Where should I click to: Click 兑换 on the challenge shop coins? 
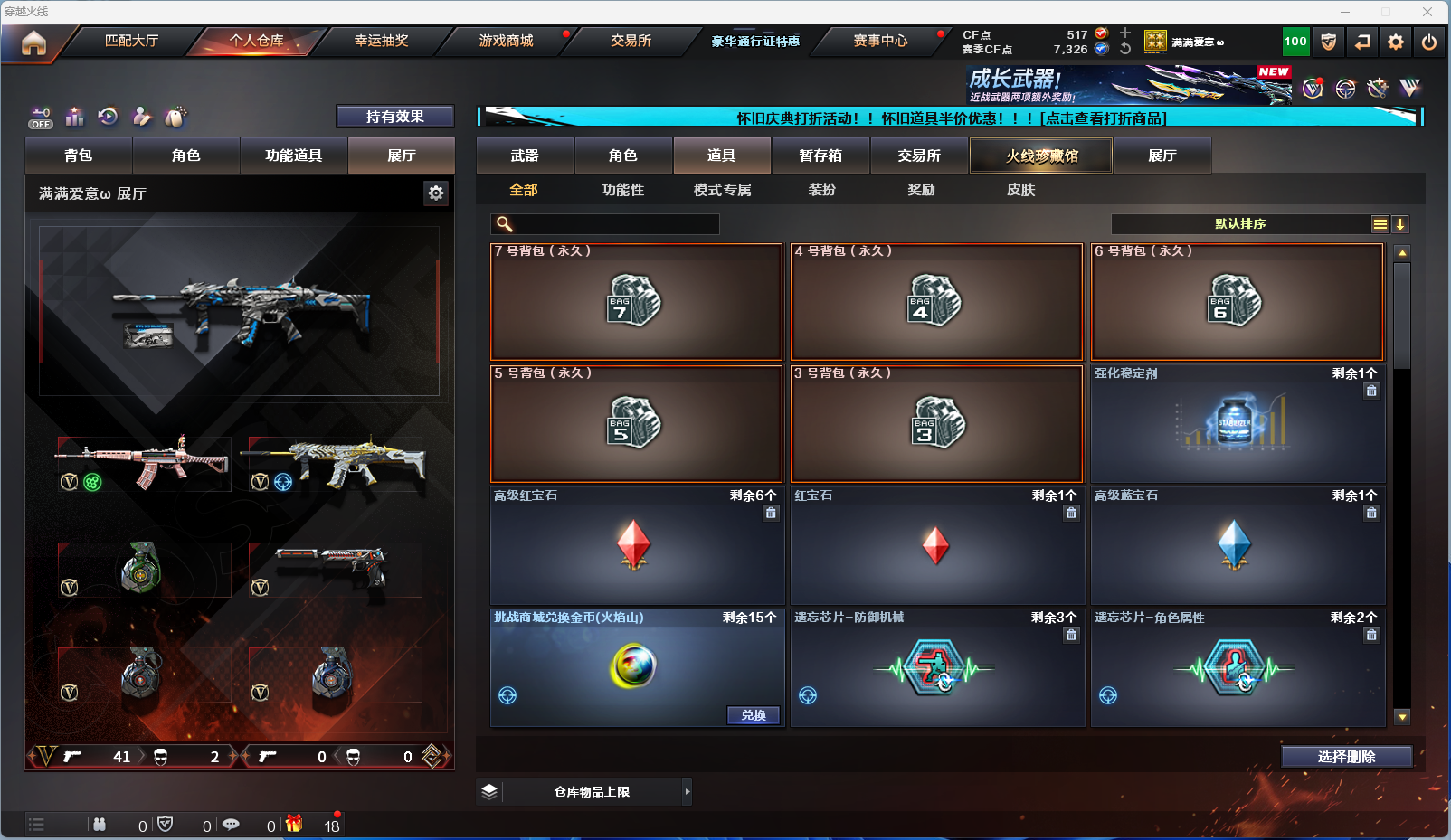[x=754, y=715]
